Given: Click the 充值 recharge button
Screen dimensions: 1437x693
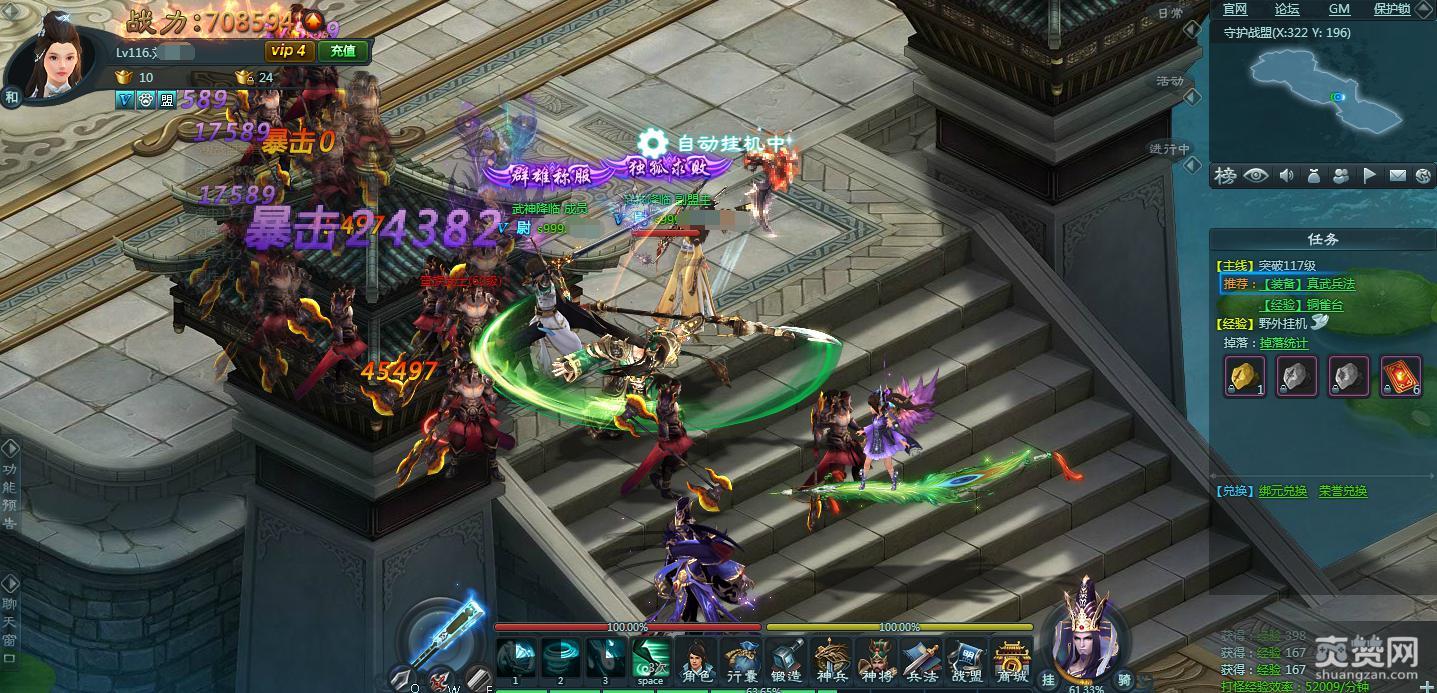Looking at the screenshot, I should (343, 51).
